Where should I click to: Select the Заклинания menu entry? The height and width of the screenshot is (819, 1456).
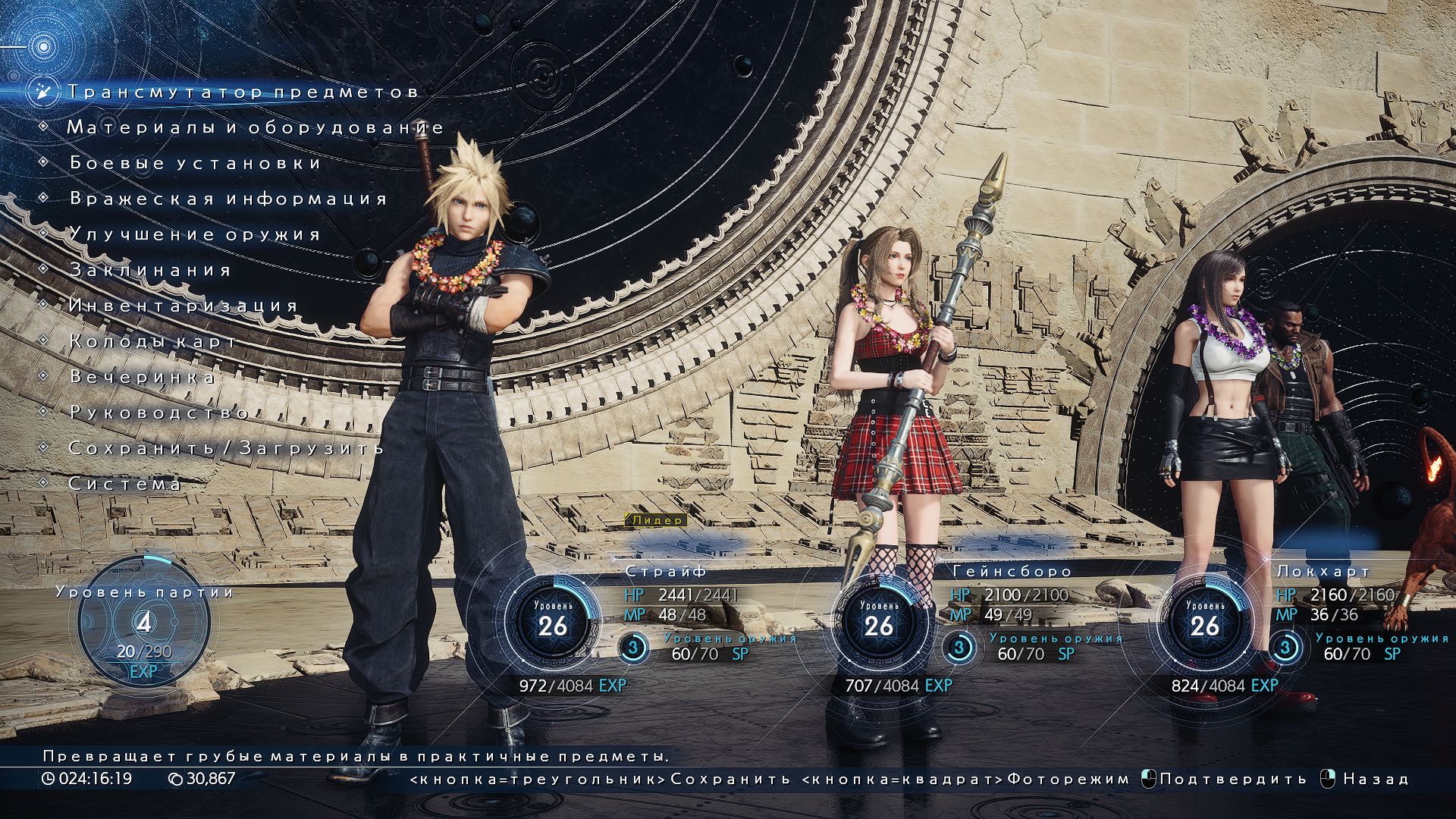click(x=150, y=270)
